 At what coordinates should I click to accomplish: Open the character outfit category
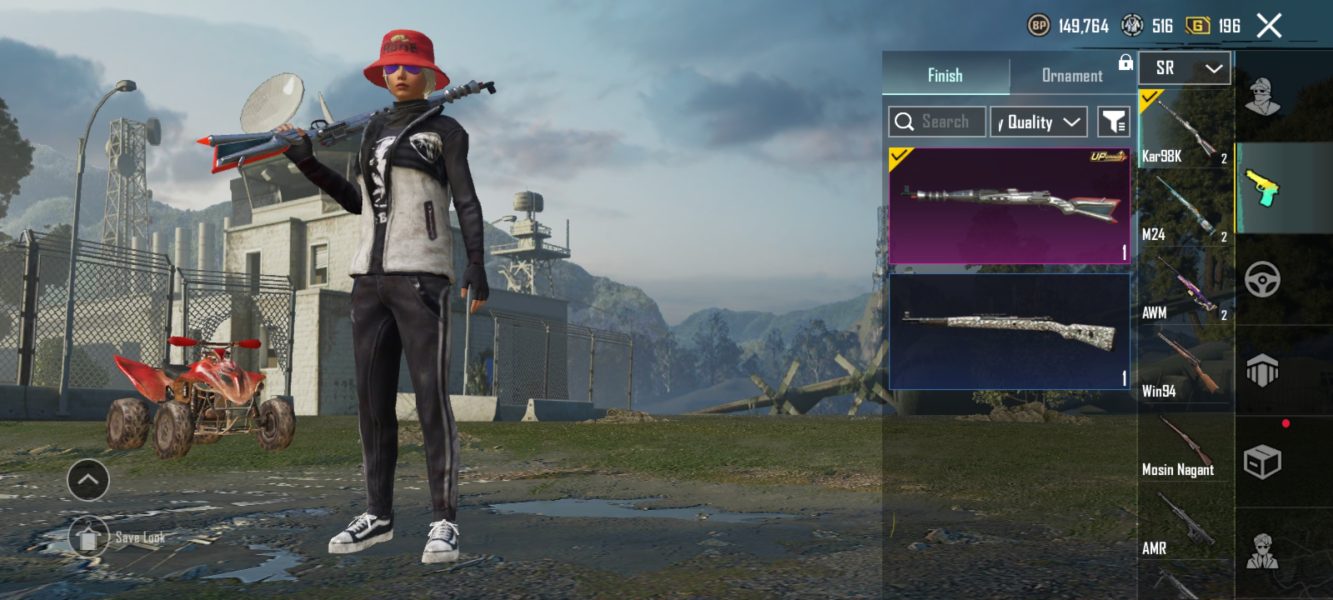pyautogui.click(x=1262, y=98)
